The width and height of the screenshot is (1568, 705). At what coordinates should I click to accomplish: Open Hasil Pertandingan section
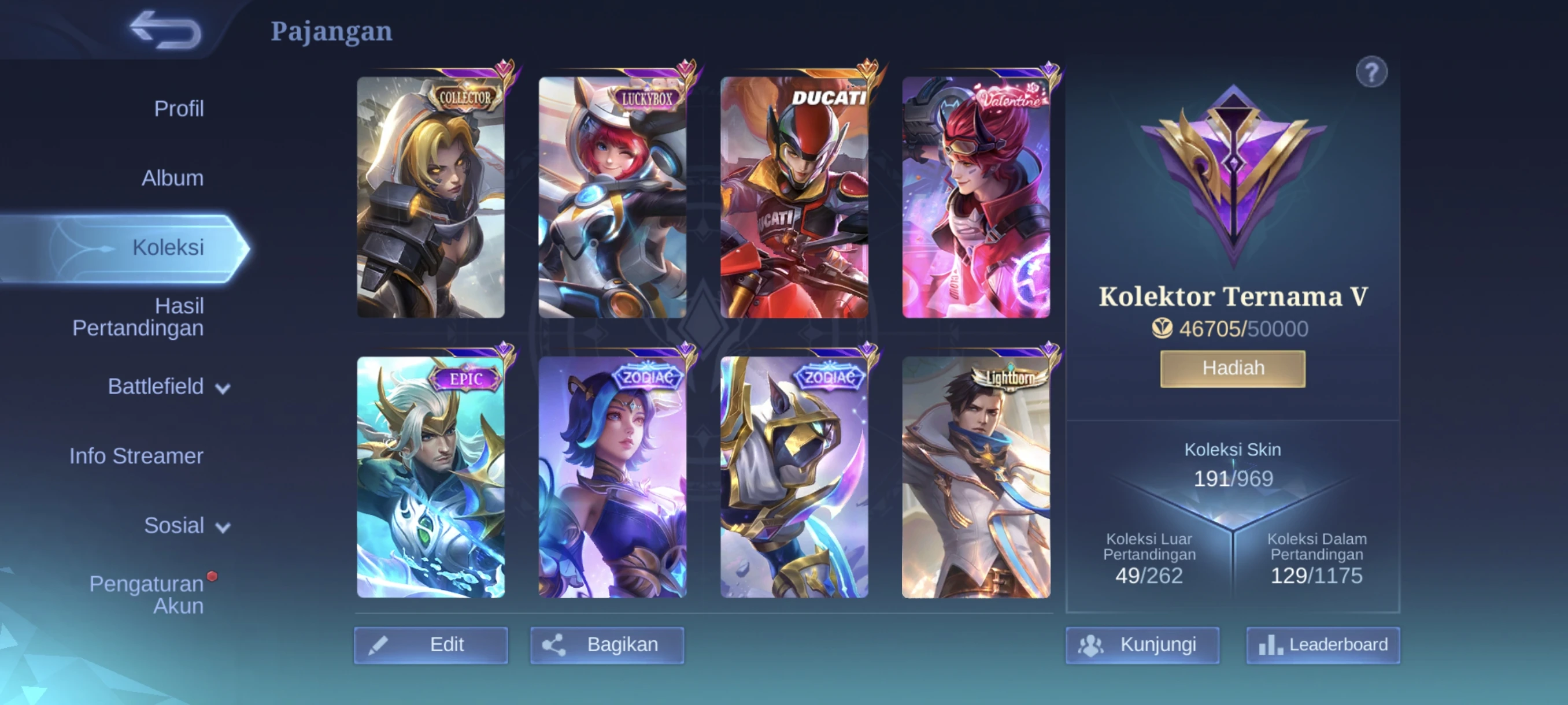[138, 317]
